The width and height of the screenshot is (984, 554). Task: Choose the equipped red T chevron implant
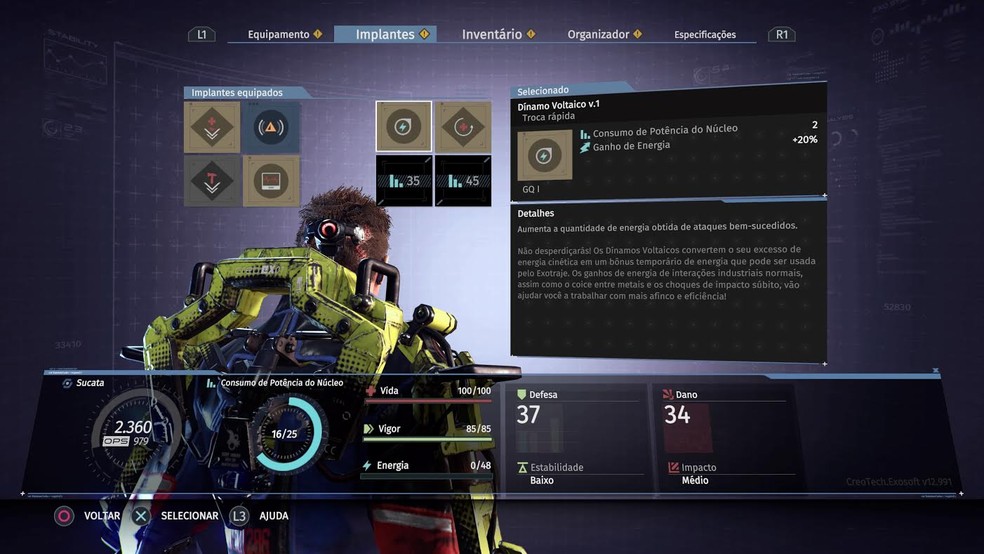click(212, 181)
